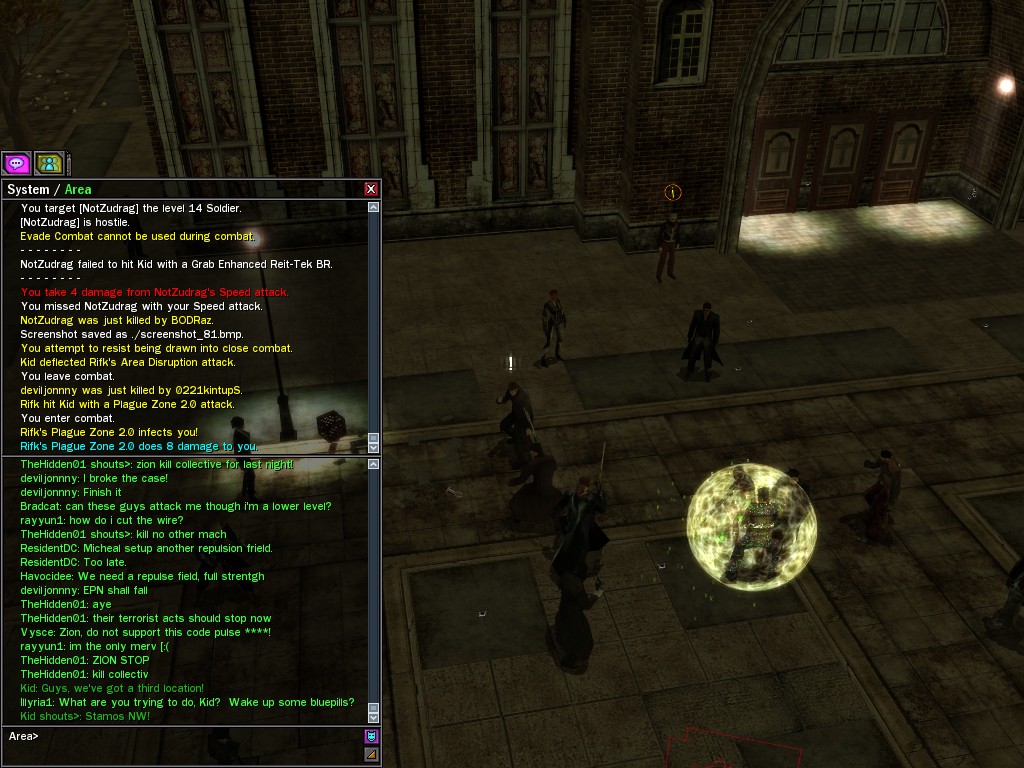This screenshot has height=768, width=1024.
Task: Click the system log scroll-down arrow
Action: click(374, 447)
